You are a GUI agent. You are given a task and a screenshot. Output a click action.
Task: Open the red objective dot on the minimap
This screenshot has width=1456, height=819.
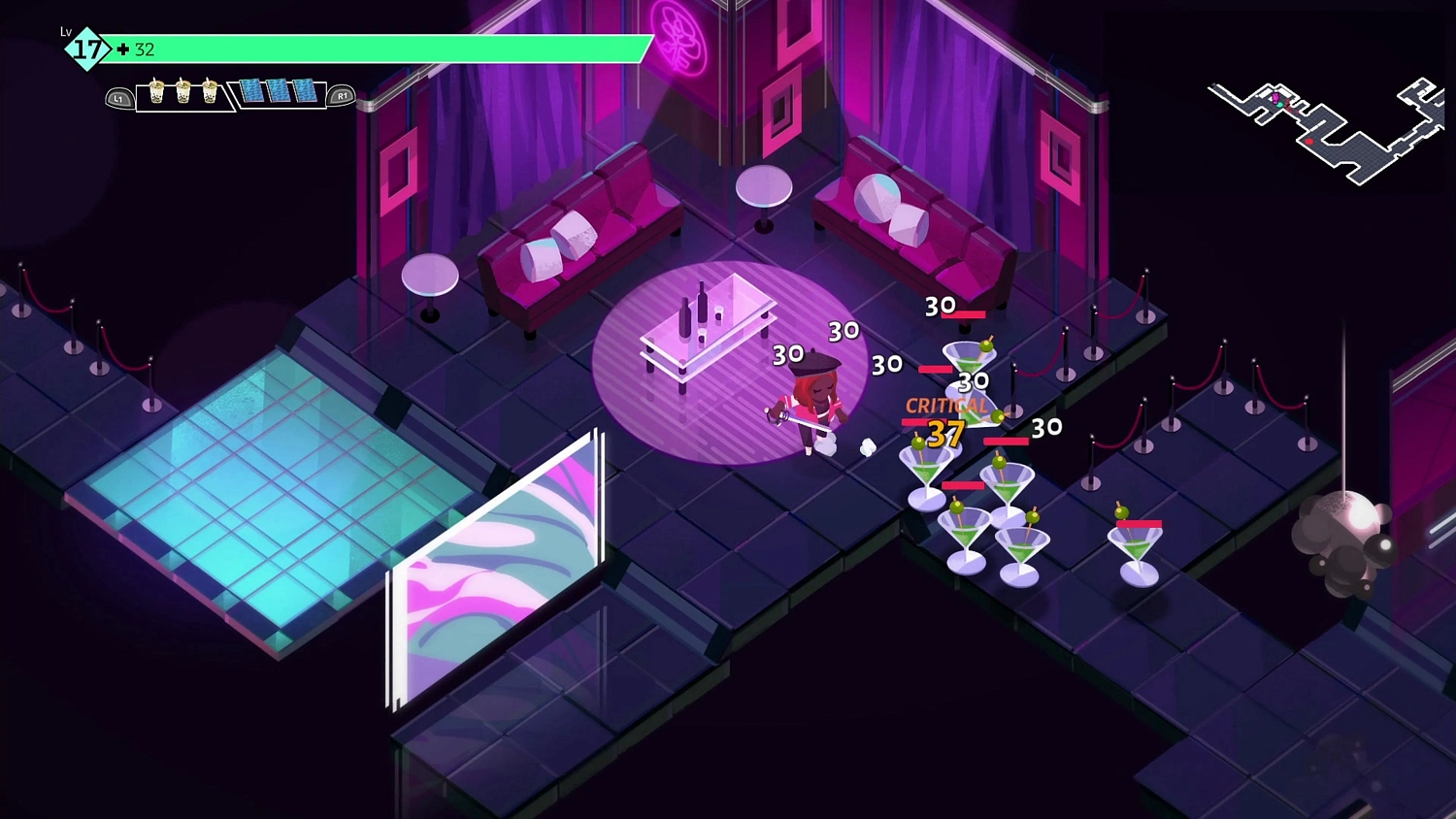(1309, 141)
